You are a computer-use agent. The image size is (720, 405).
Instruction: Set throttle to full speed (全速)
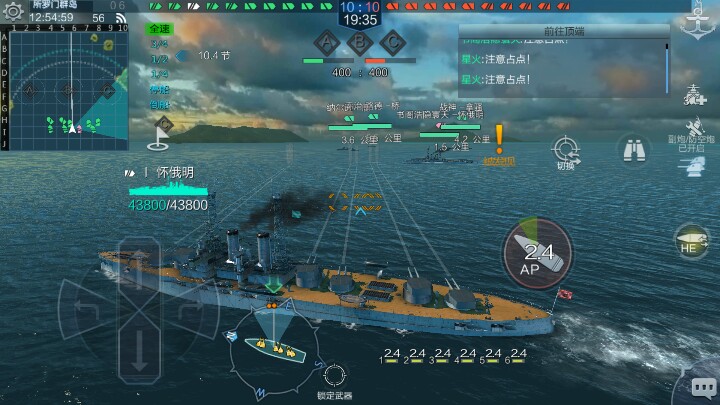tap(159, 29)
